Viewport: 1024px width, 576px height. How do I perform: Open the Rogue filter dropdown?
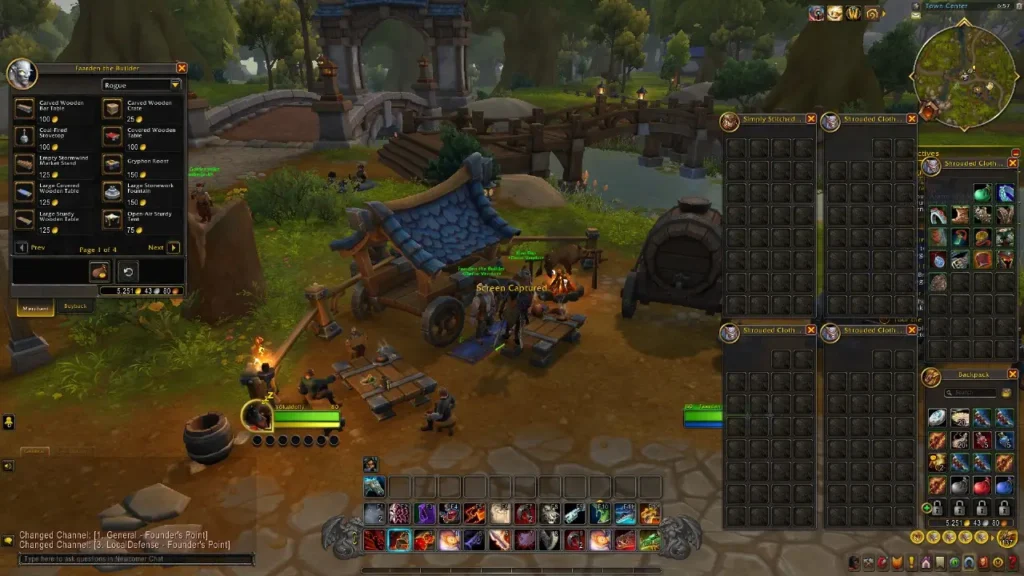pos(141,86)
